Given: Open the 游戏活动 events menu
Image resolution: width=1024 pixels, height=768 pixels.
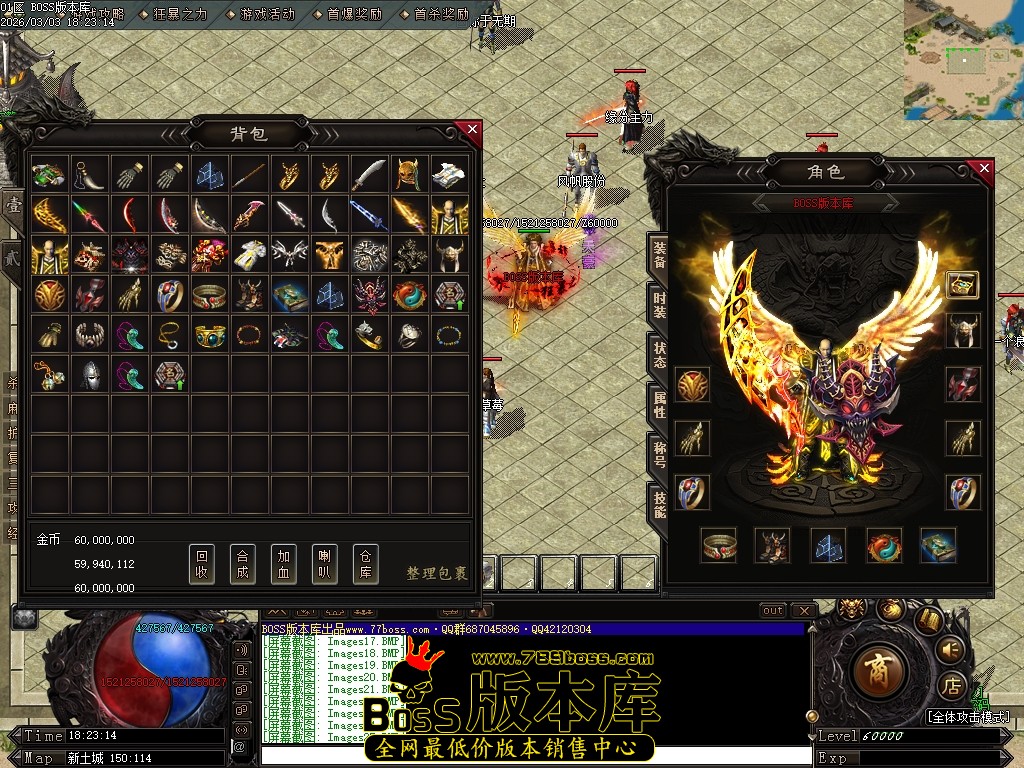Looking at the screenshot, I should [267, 15].
